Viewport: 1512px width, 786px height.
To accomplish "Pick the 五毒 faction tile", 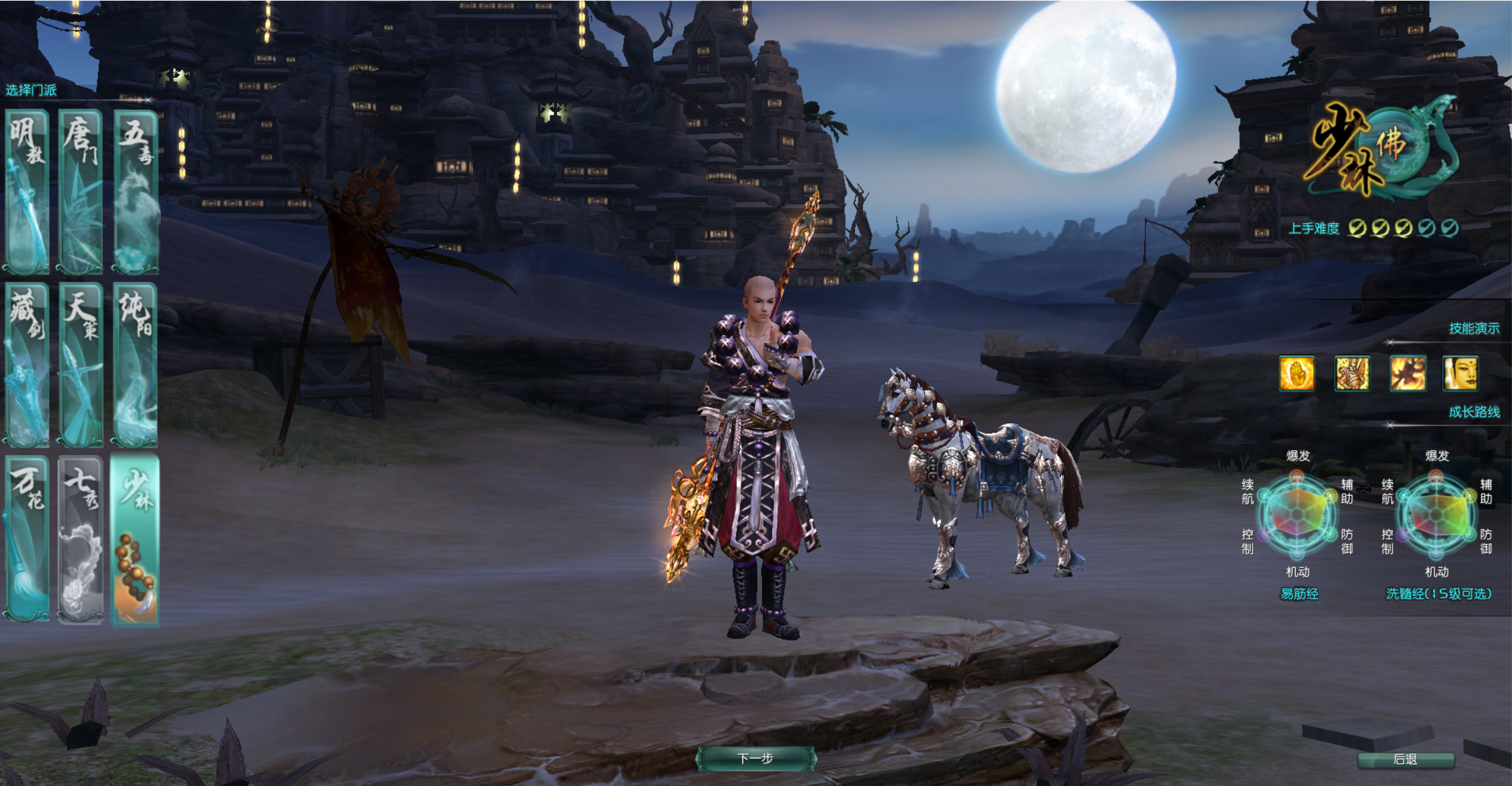I will pos(135,191).
